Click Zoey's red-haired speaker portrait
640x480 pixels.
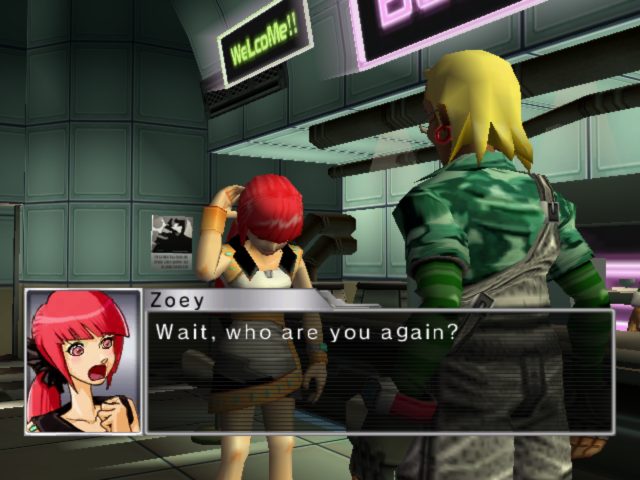click(84, 361)
